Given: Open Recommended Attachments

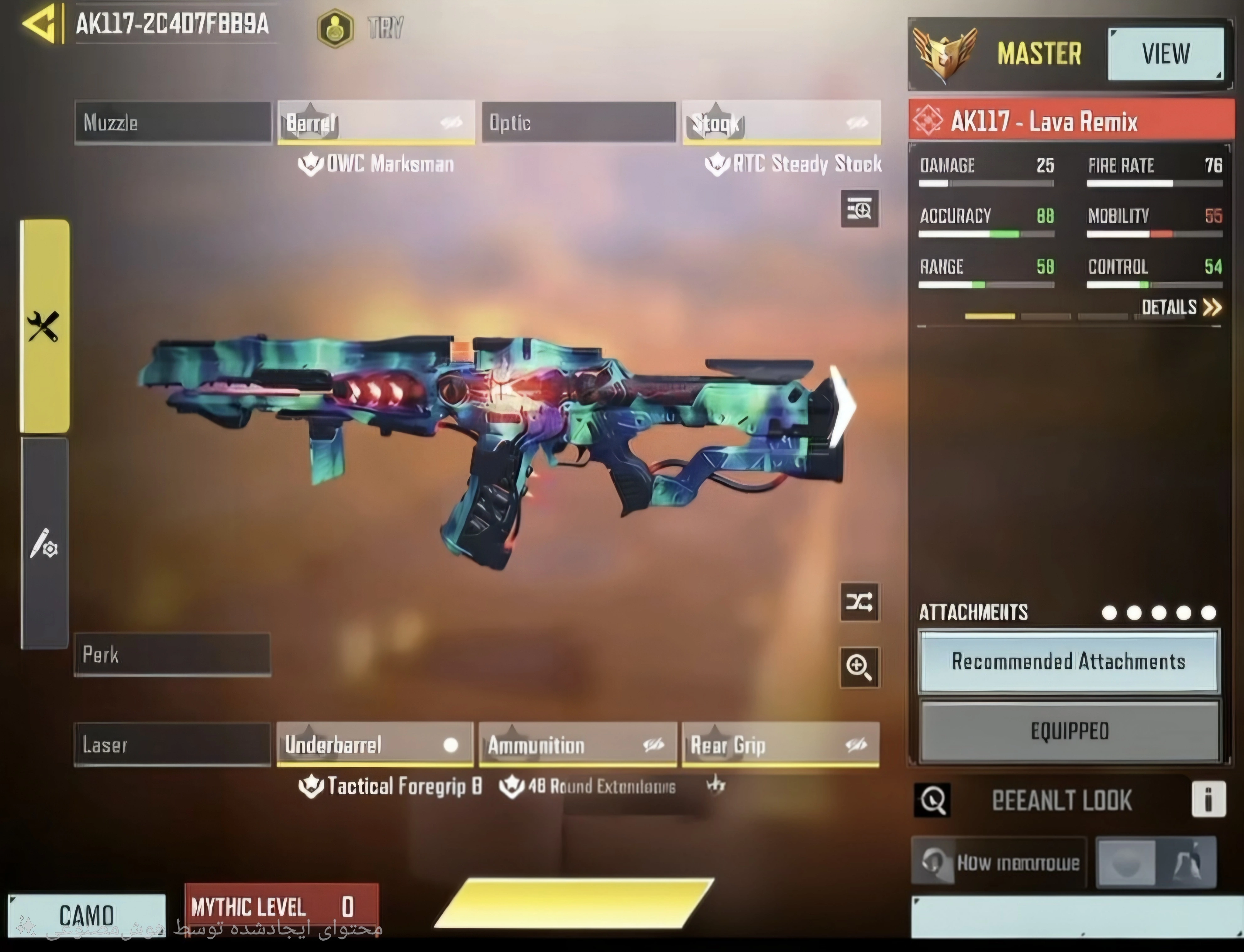Looking at the screenshot, I should (x=1068, y=661).
